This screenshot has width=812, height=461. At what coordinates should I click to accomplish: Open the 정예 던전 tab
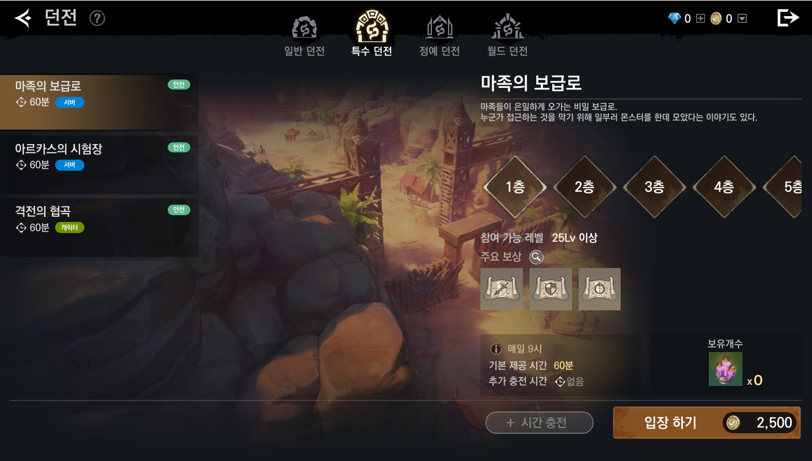[439, 36]
